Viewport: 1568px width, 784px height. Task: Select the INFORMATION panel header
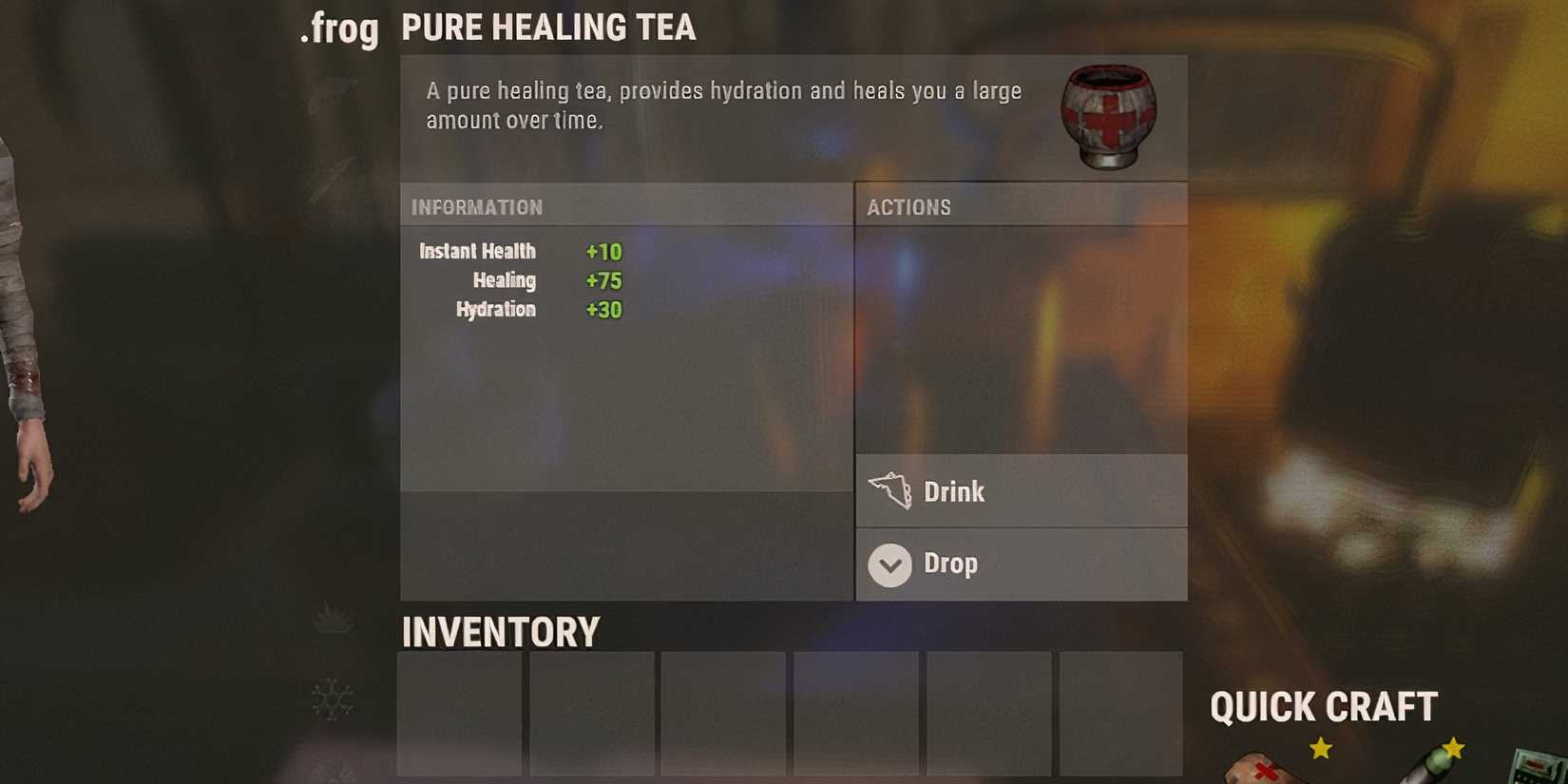(x=477, y=206)
